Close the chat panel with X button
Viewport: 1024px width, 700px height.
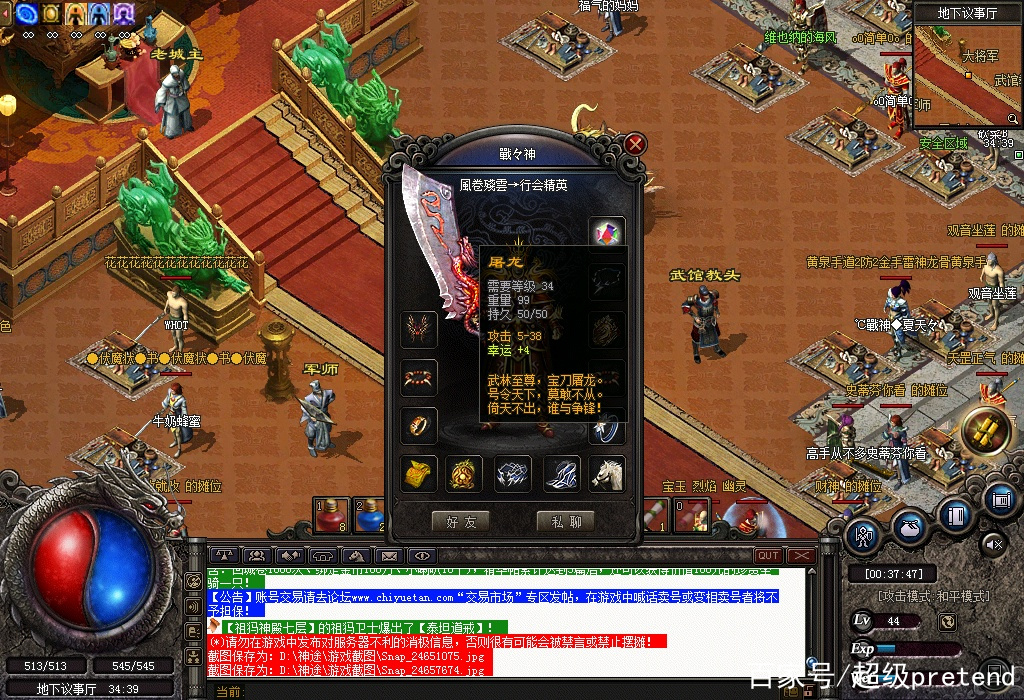pyautogui.click(x=802, y=556)
